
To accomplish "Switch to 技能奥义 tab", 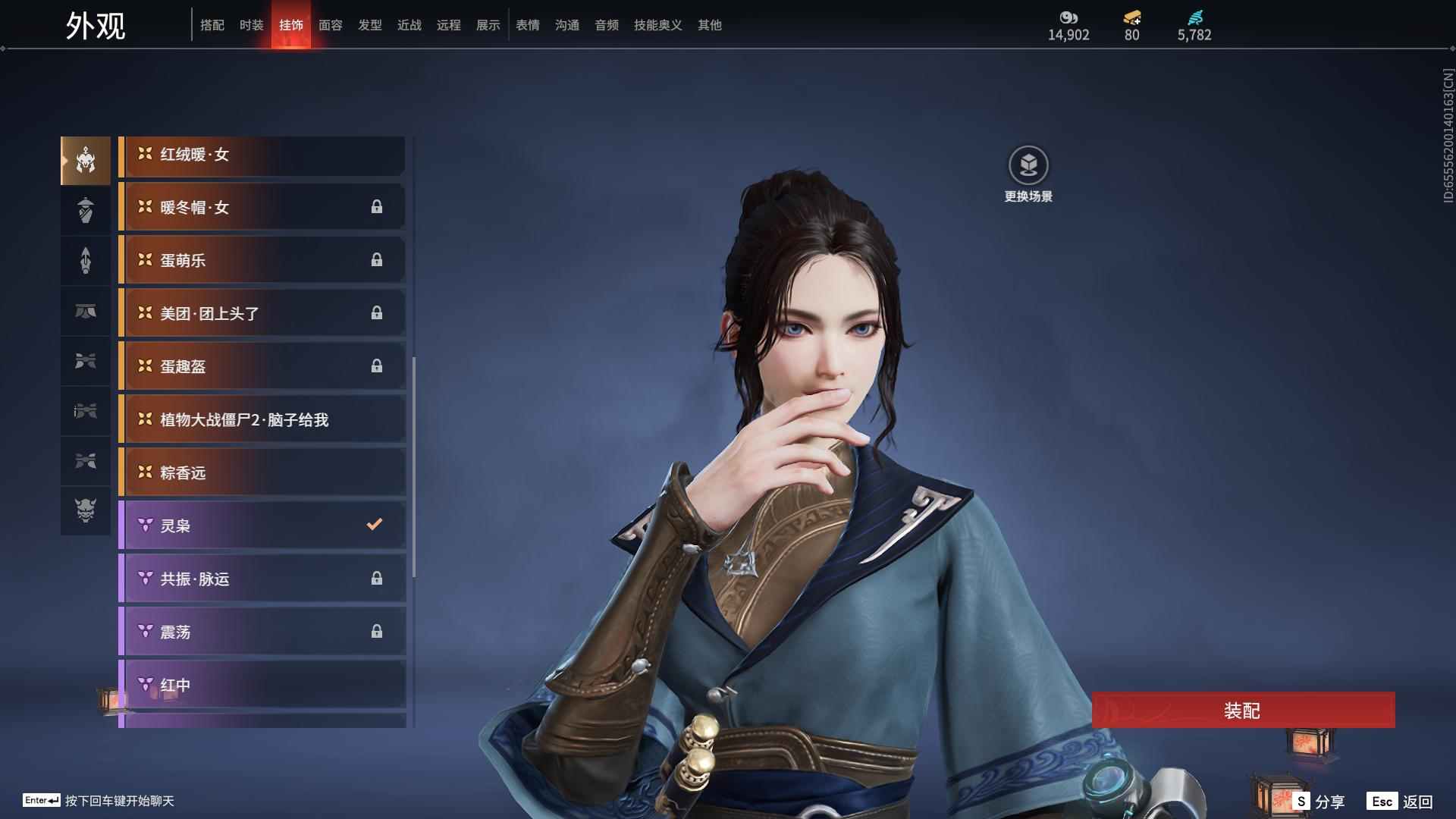I will (657, 25).
